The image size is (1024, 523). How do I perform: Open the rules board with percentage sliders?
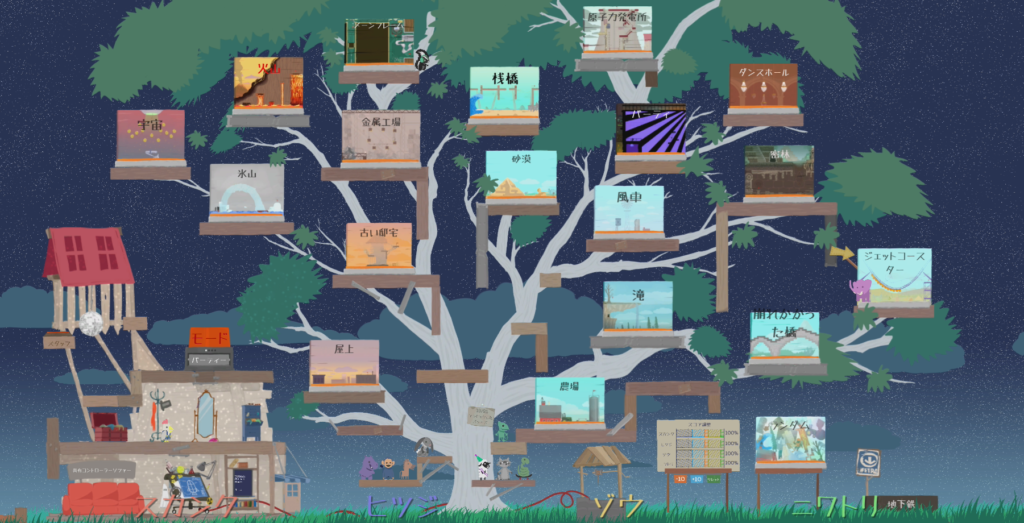click(x=697, y=444)
